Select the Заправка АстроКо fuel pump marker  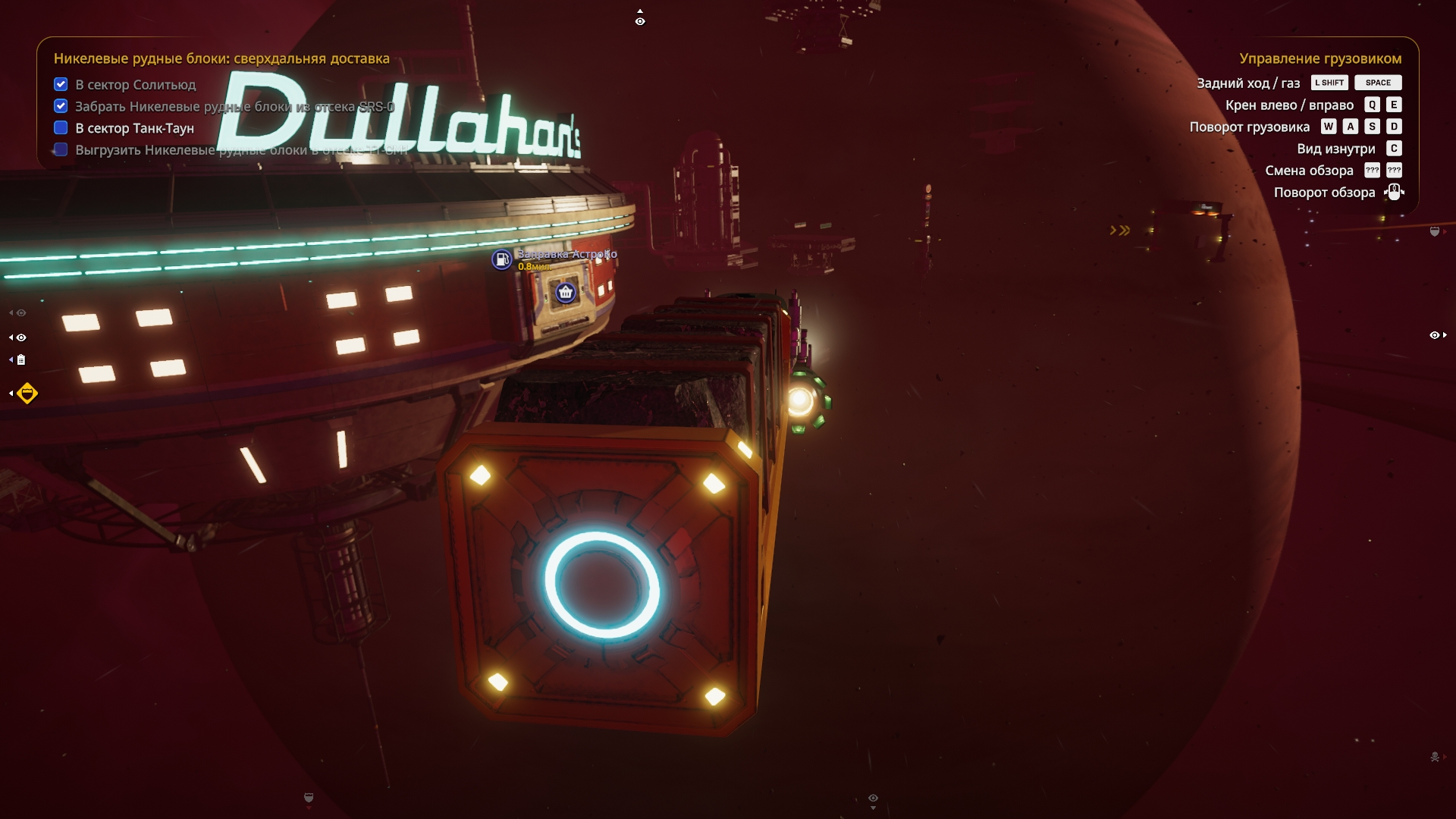501,259
